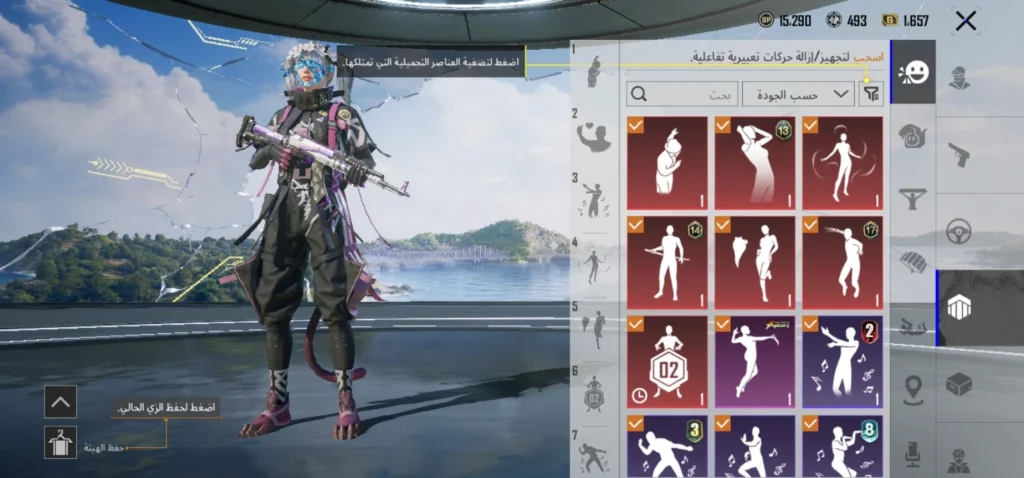Save the current outfit with the hanger button
Viewport: 1024px width, 478px height.
point(60,441)
